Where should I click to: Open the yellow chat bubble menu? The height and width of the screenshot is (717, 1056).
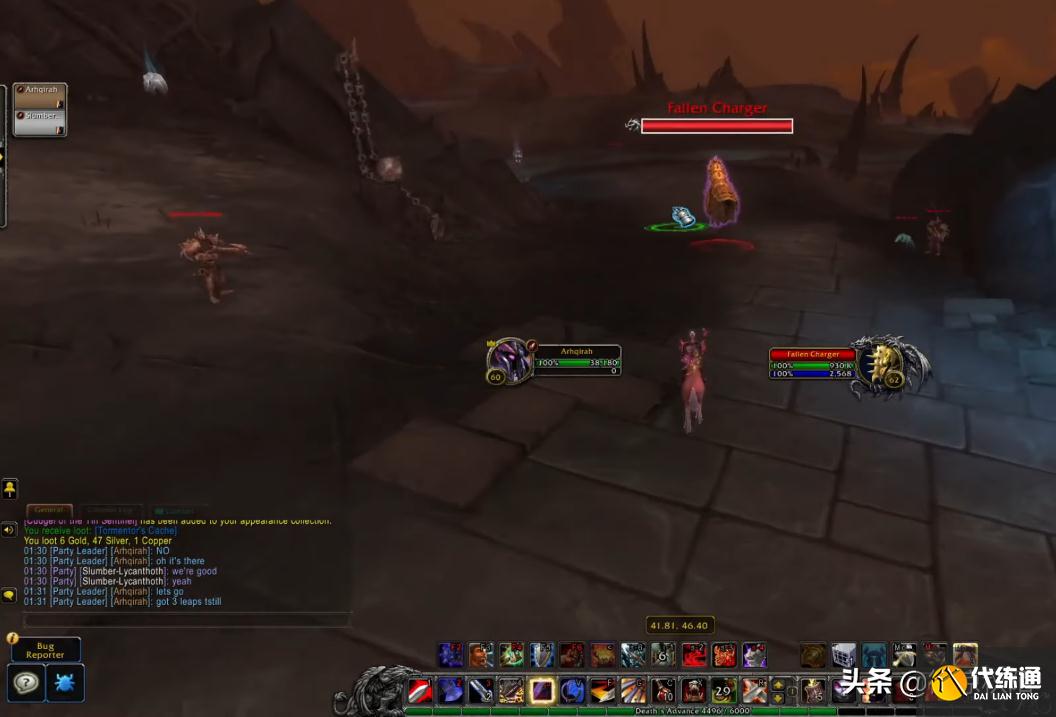pyautogui.click(x=9, y=594)
